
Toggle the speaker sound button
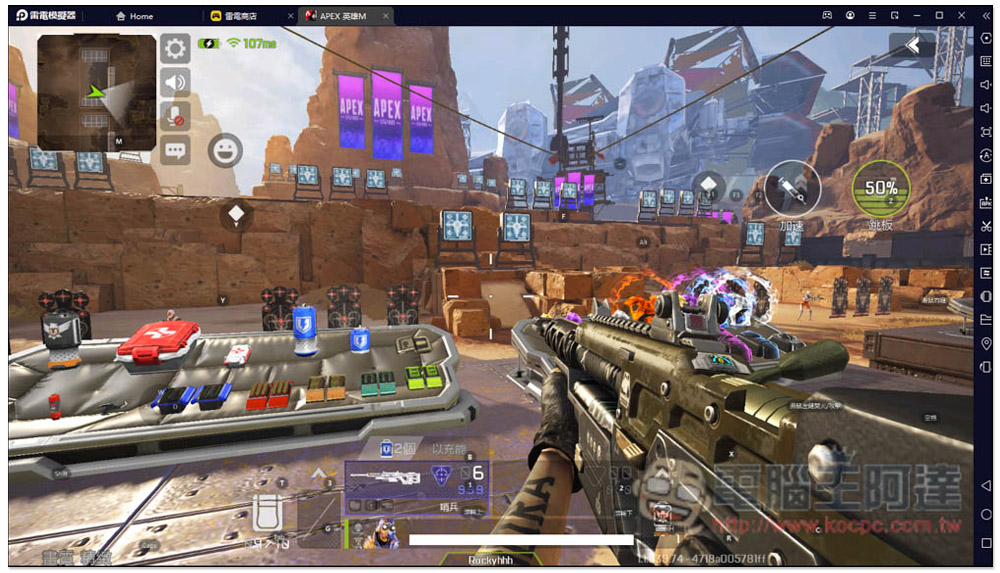176,82
